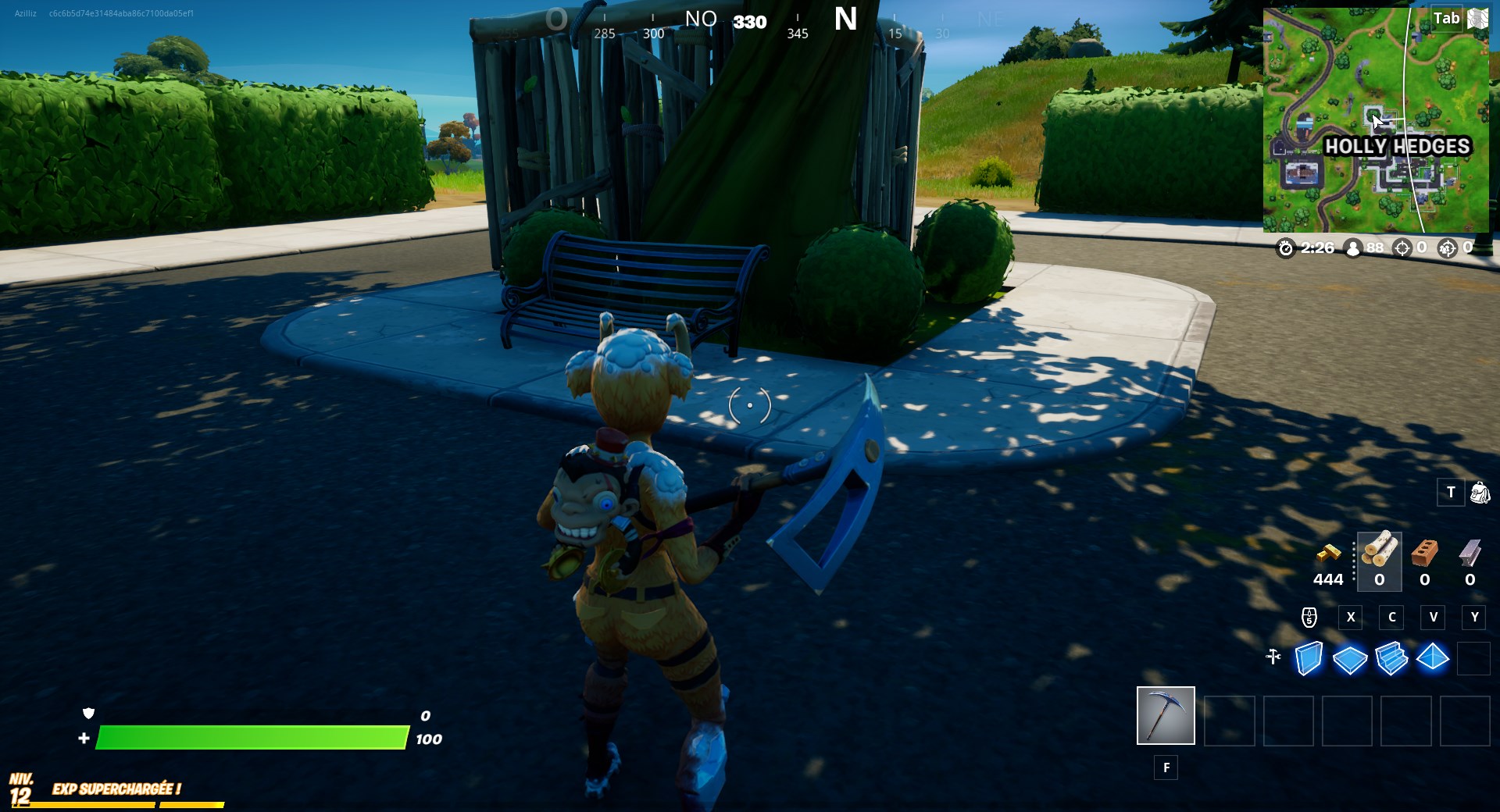Select the stairs building piece
This screenshot has width=1500, height=812.
coord(1391,660)
